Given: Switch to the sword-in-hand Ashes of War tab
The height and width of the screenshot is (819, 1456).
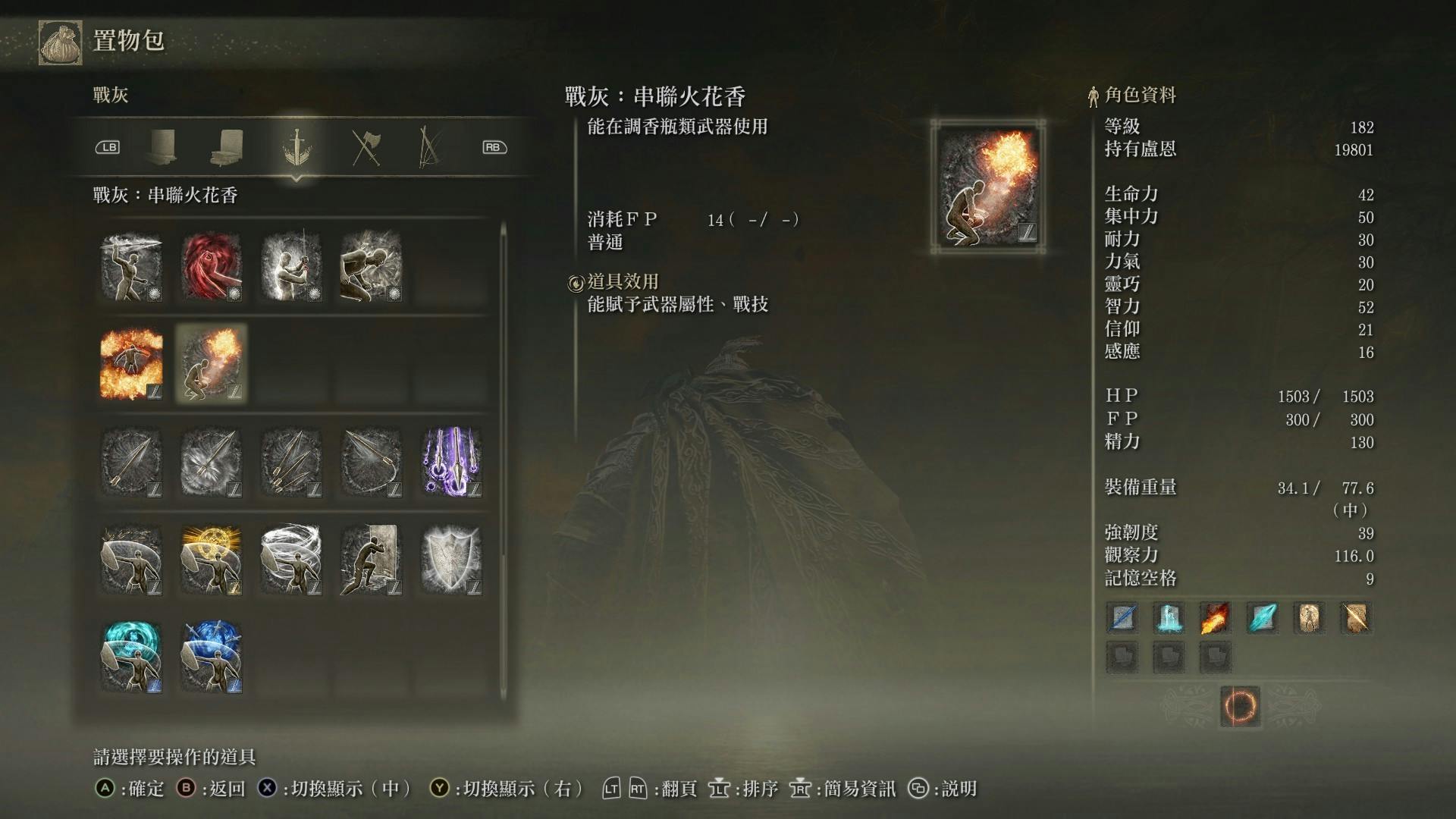Looking at the screenshot, I should 296,147.
